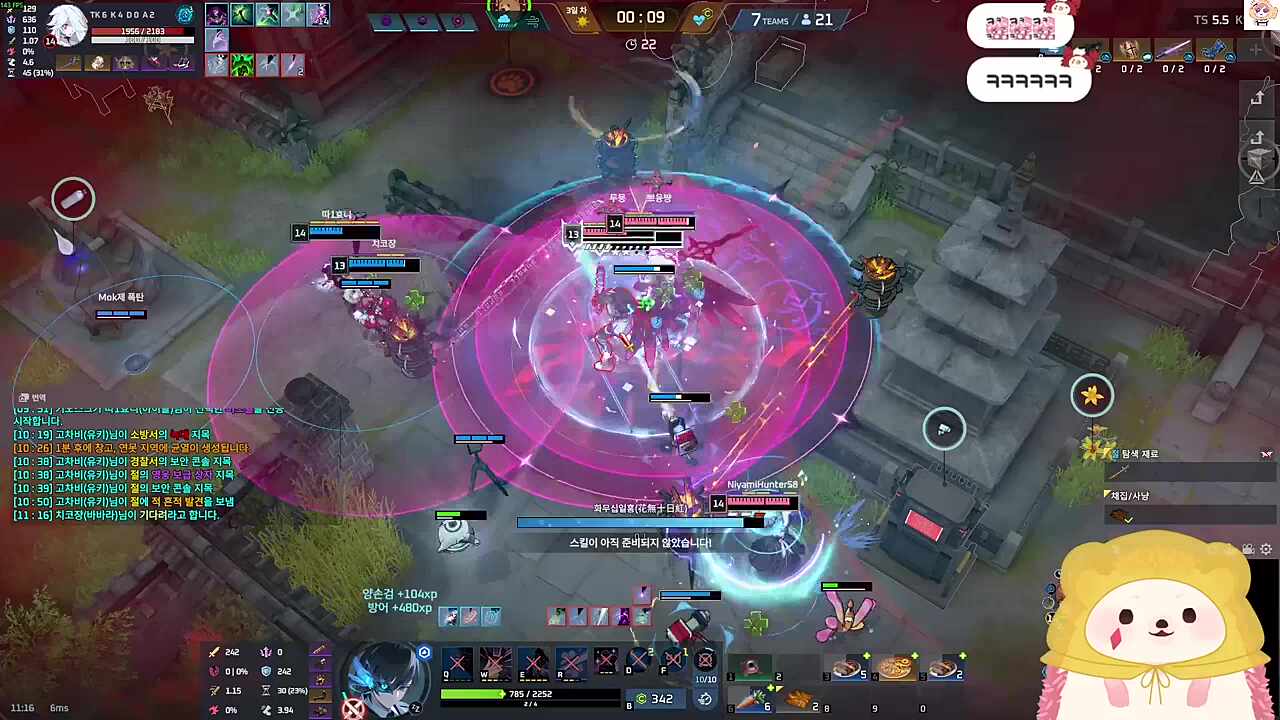
Task: Open the settings gear icon
Action: tap(1266, 549)
